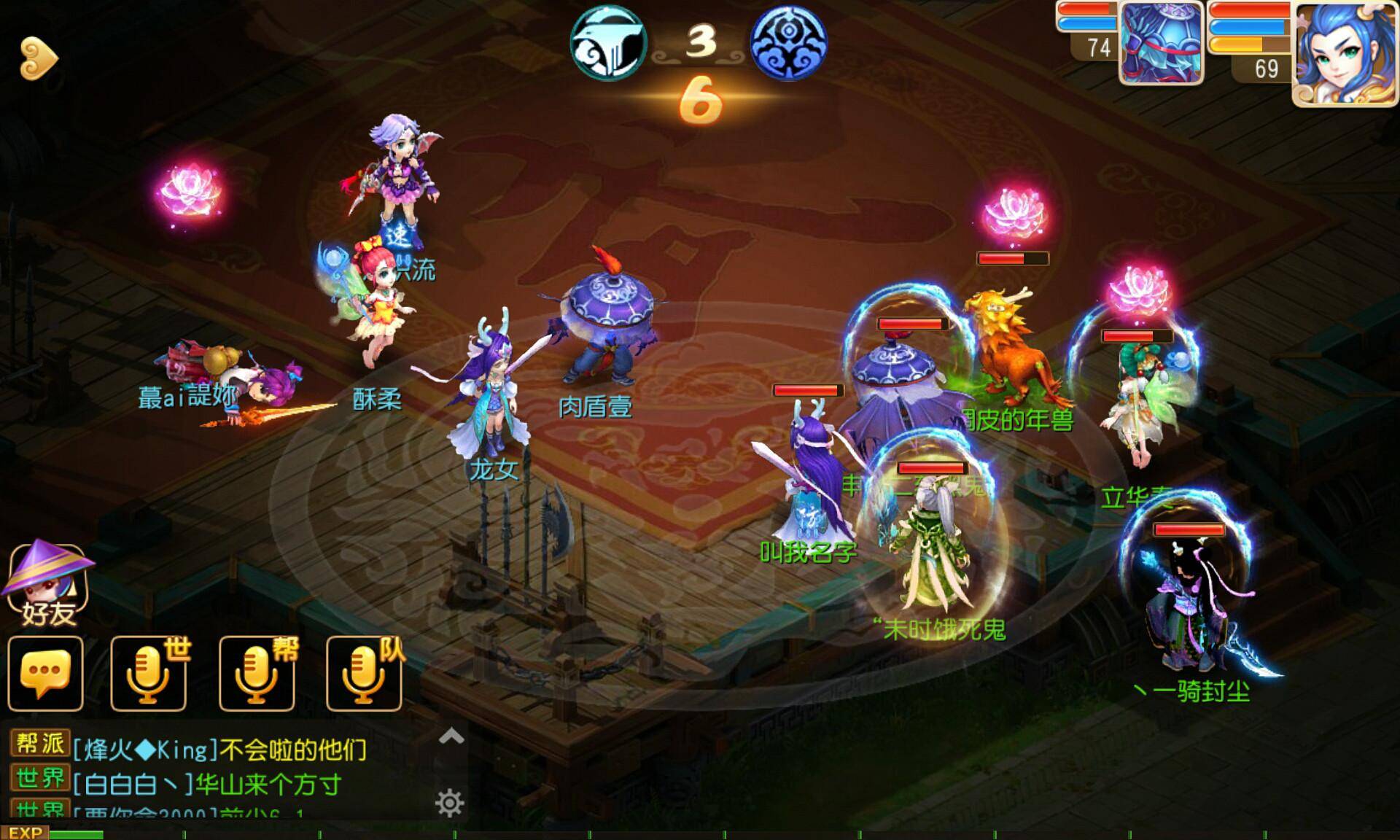Activate team voice chat microphone
1400x840 pixels.
pos(364,673)
